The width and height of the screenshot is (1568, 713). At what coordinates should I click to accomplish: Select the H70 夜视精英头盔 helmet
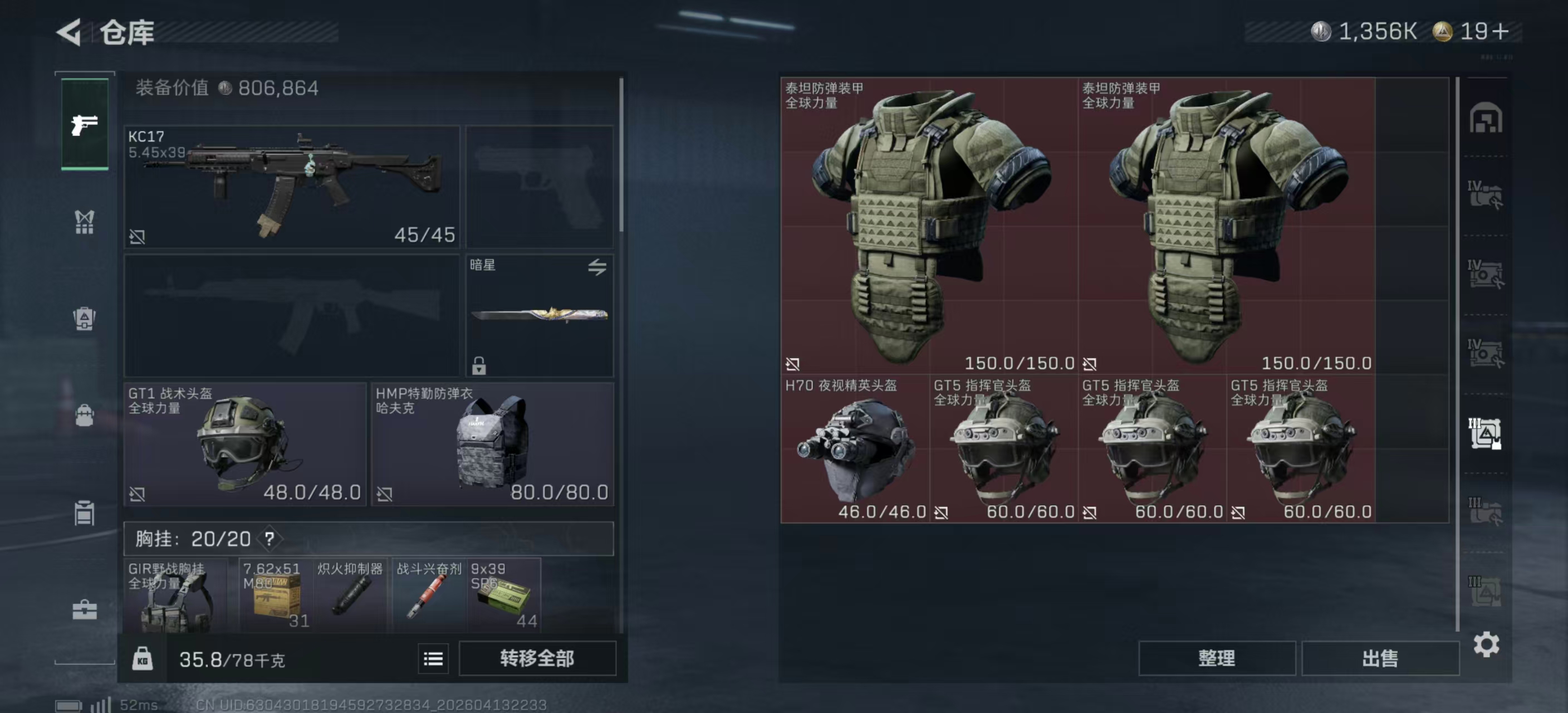pyautogui.click(x=855, y=449)
